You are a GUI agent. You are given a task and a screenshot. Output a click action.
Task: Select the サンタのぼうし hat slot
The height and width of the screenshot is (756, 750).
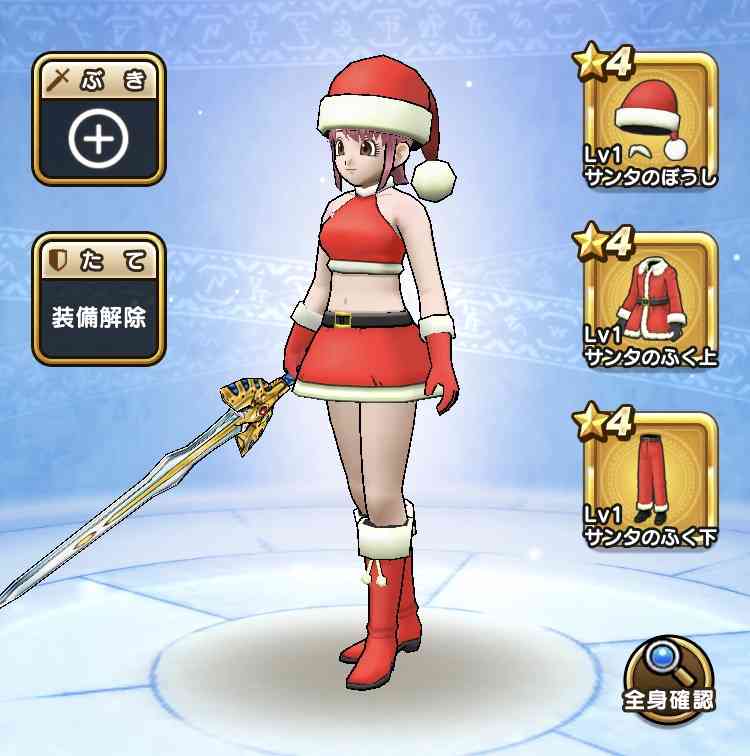coord(651,121)
